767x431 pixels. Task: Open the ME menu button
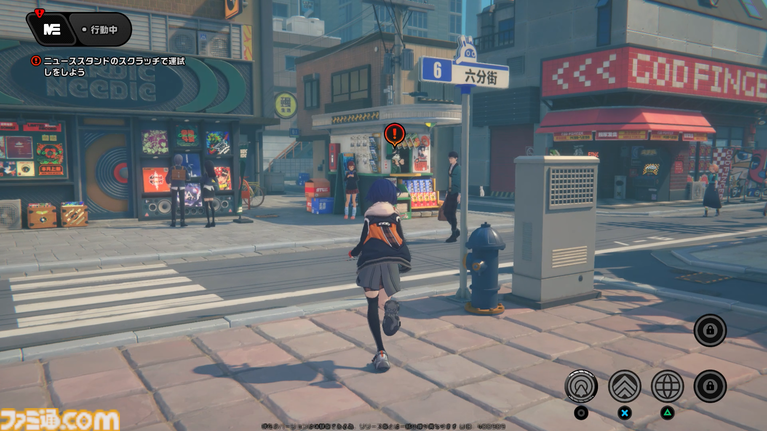point(50,28)
